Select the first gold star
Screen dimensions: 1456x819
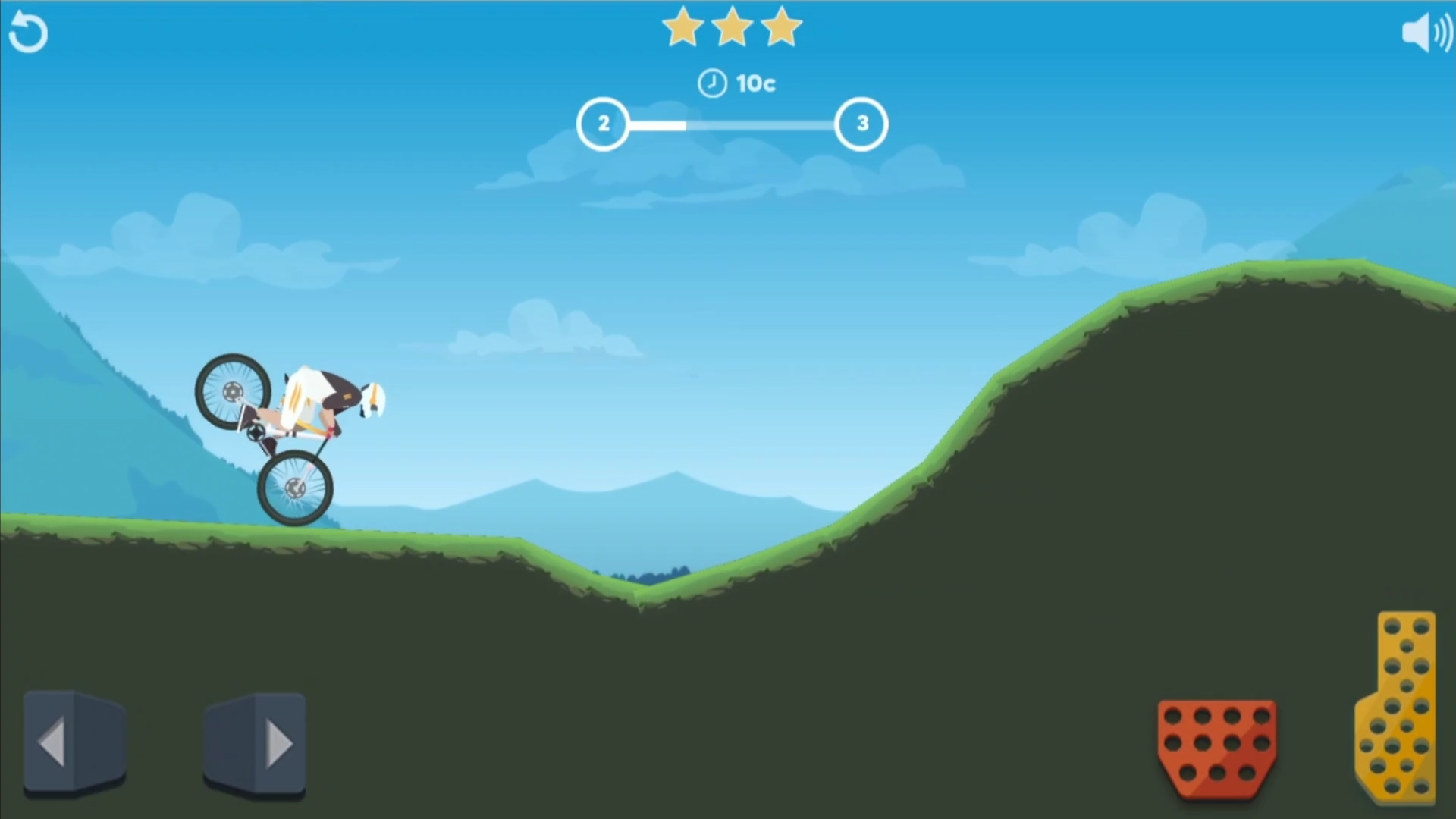pos(681,27)
